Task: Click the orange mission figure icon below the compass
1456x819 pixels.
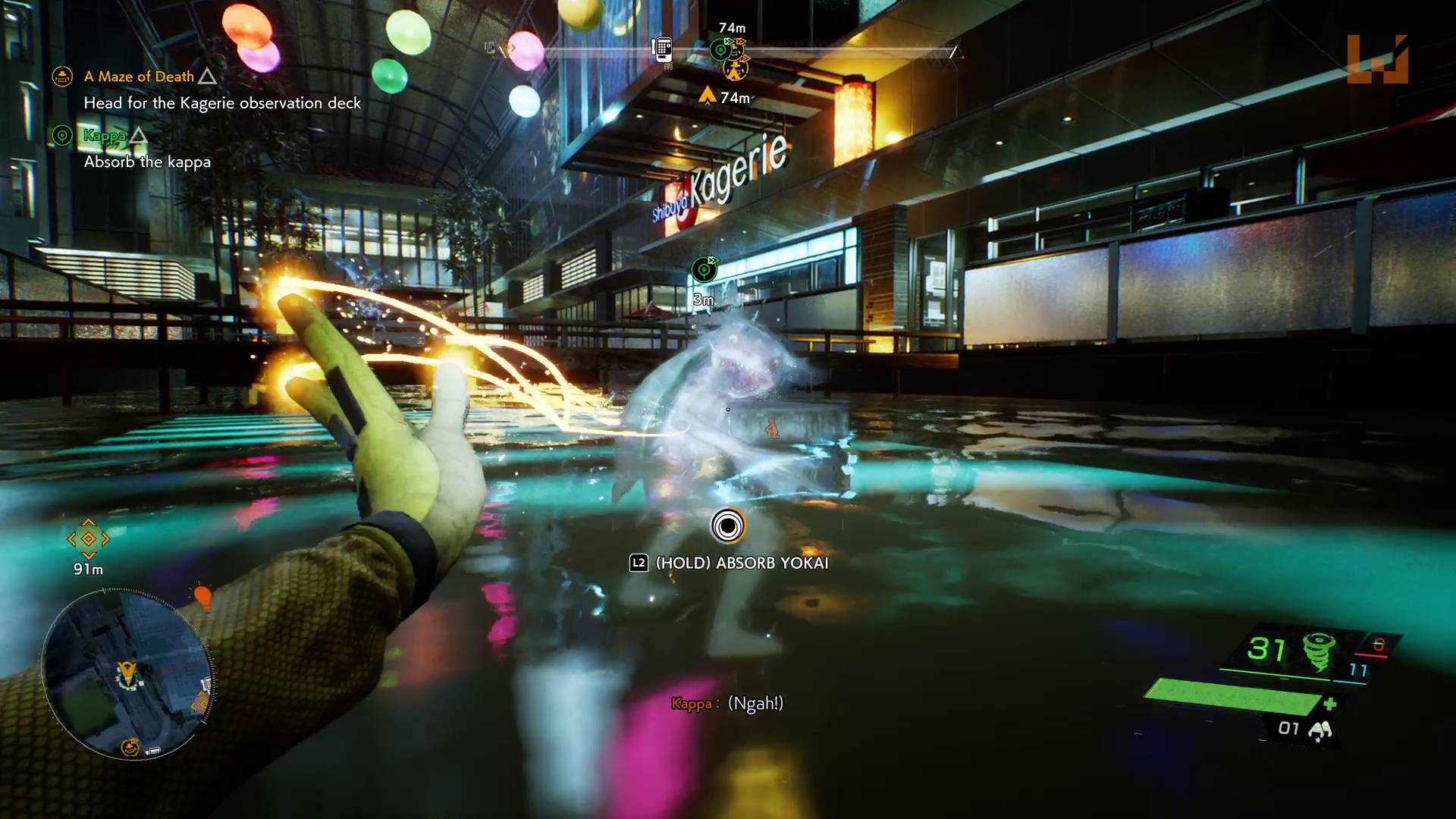Action: point(733,72)
